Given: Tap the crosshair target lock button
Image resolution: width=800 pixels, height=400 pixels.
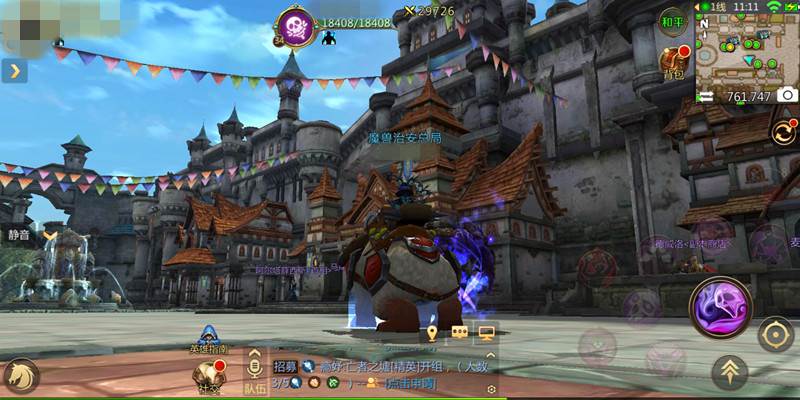Looking at the screenshot, I should (x=775, y=335).
